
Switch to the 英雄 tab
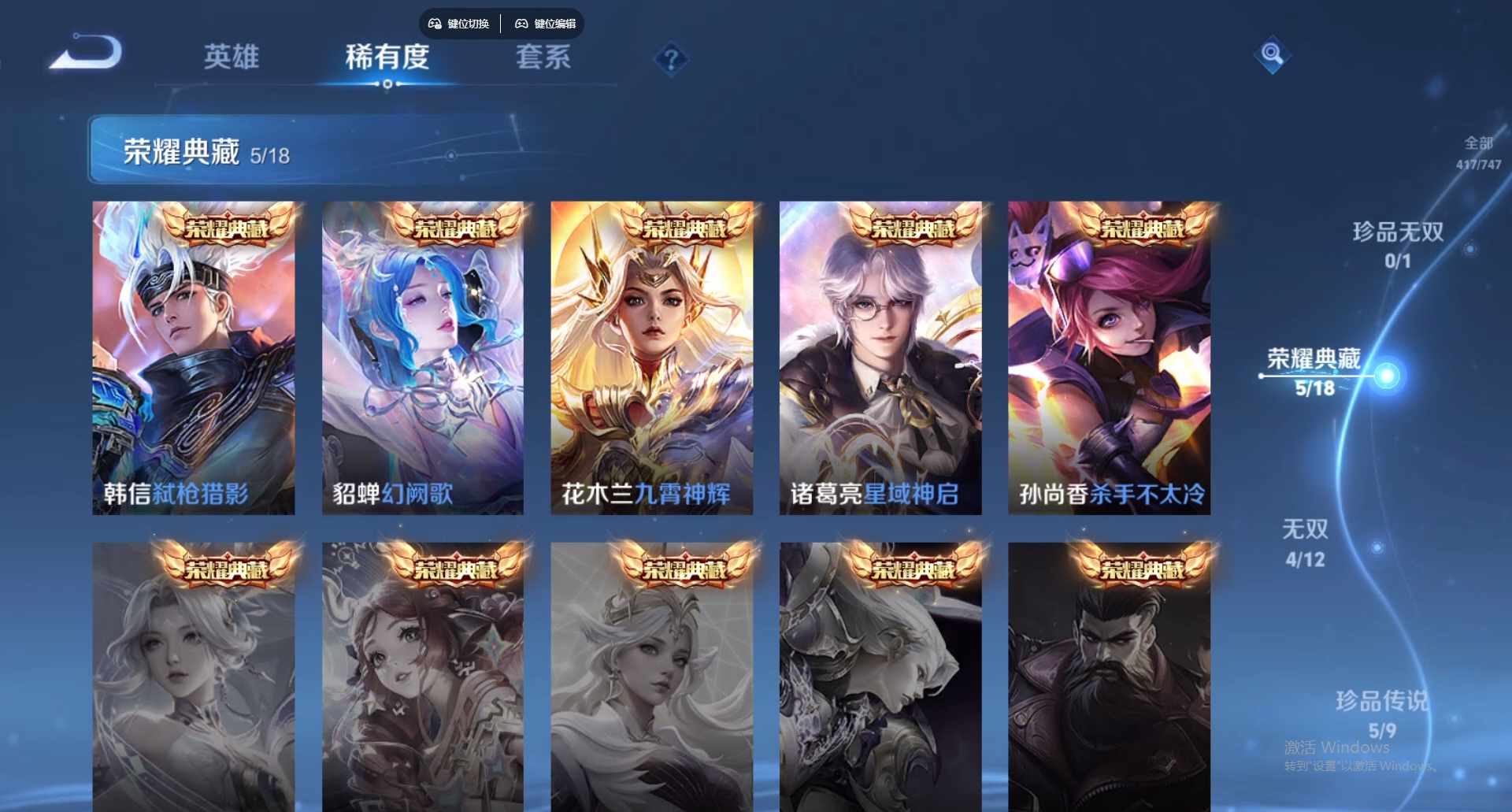[x=231, y=57]
